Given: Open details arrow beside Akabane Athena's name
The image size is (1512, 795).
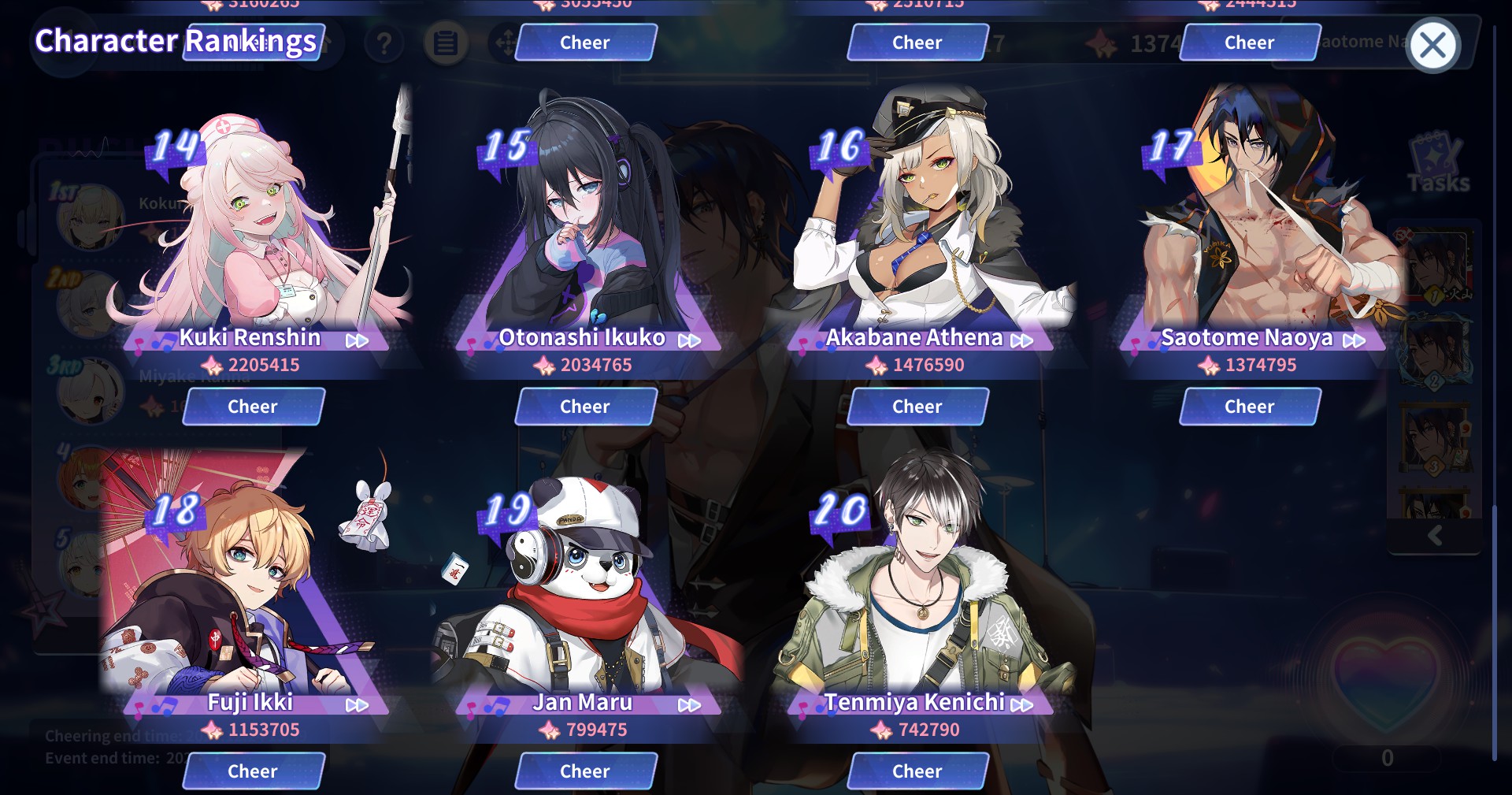Looking at the screenshot, I should 1021,340.
